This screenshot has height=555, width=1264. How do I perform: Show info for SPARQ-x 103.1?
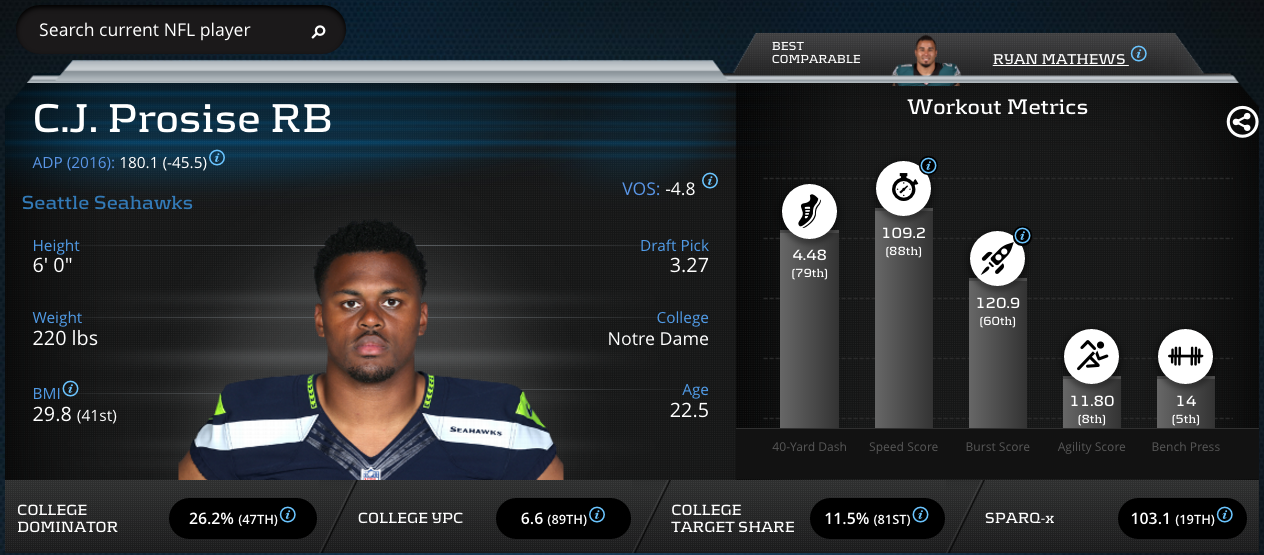[1229, 515]
